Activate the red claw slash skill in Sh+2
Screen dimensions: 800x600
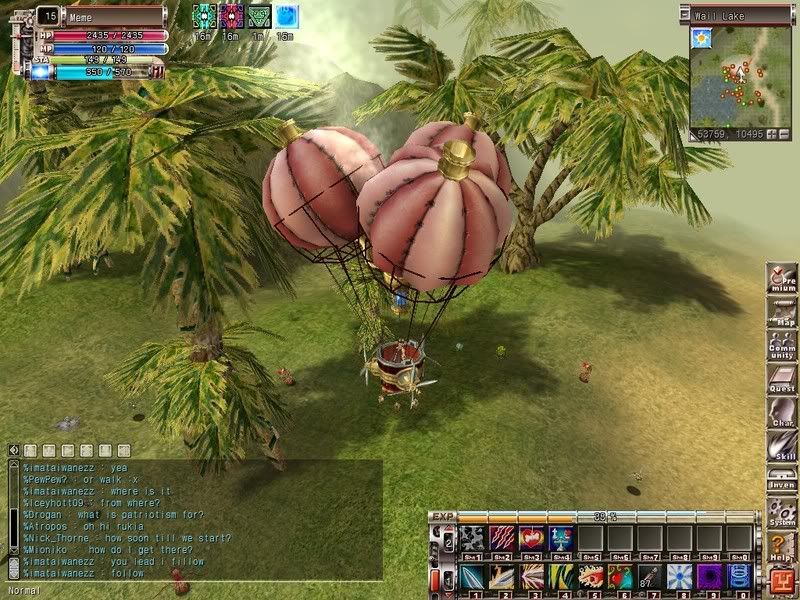pos(502,539)
